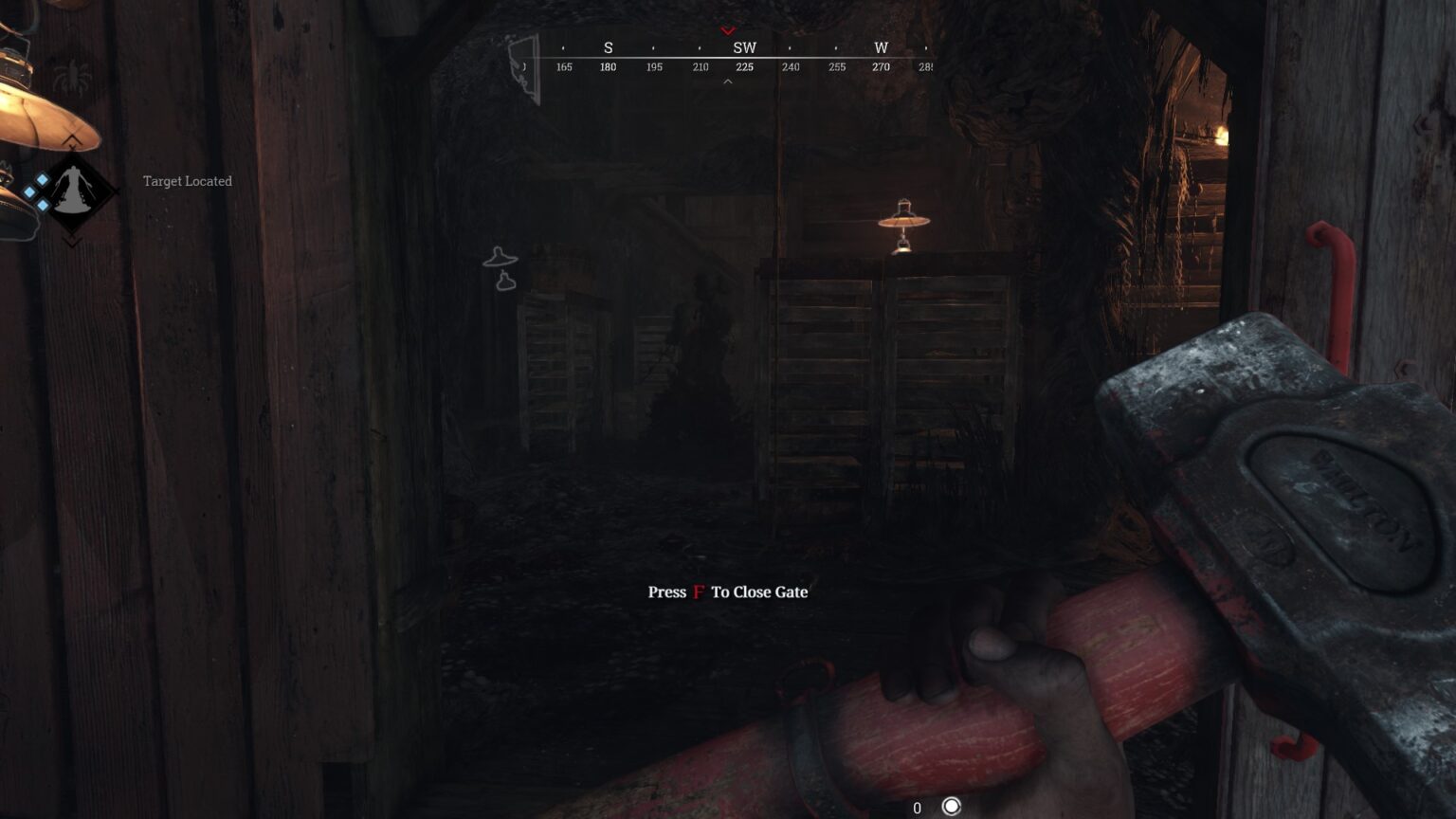Screen dimensions: 1456x819
Task: Click the Press F To Close Gate prompt
Action: pos(726,591)
